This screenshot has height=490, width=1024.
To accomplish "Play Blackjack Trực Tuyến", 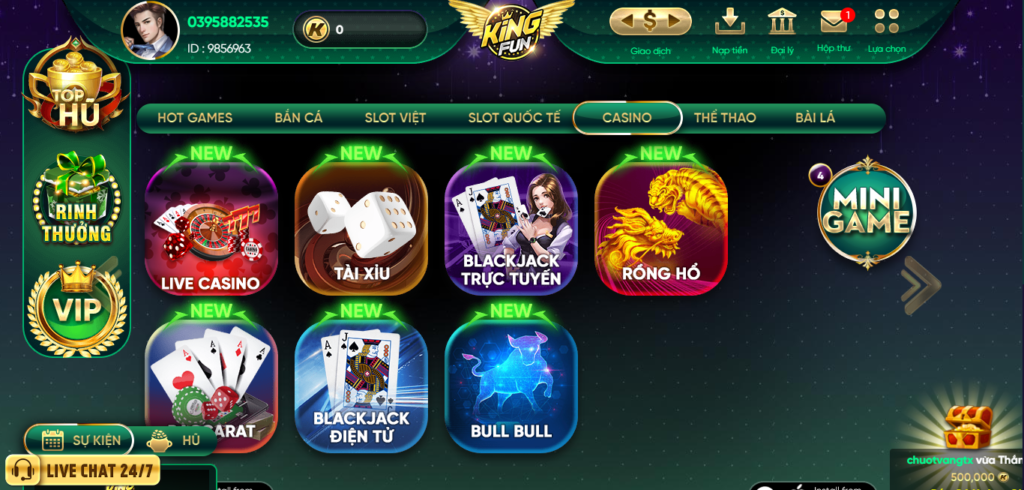I will [511, 230].
